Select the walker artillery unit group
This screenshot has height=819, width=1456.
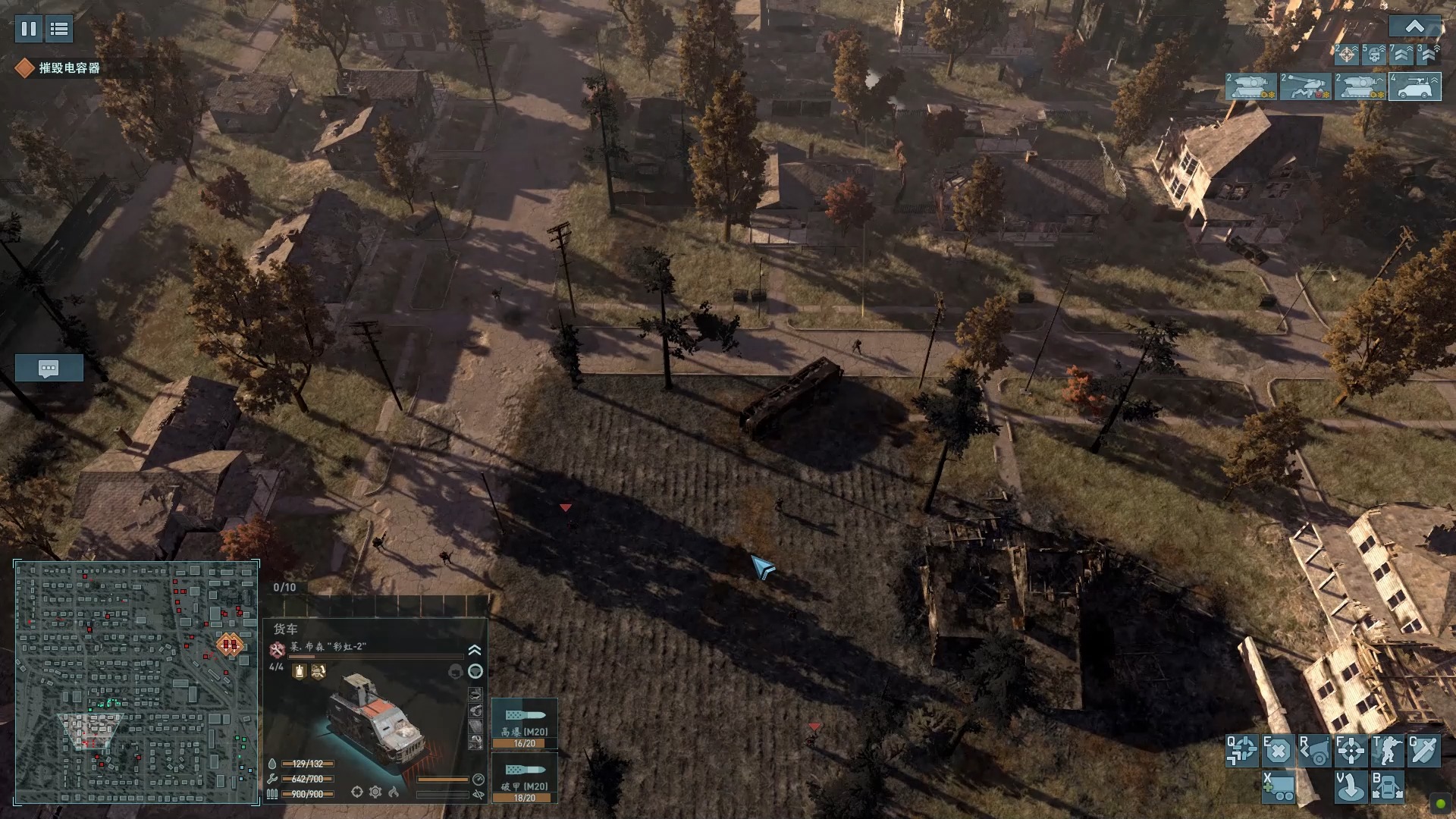click(x=1305, y=87)
